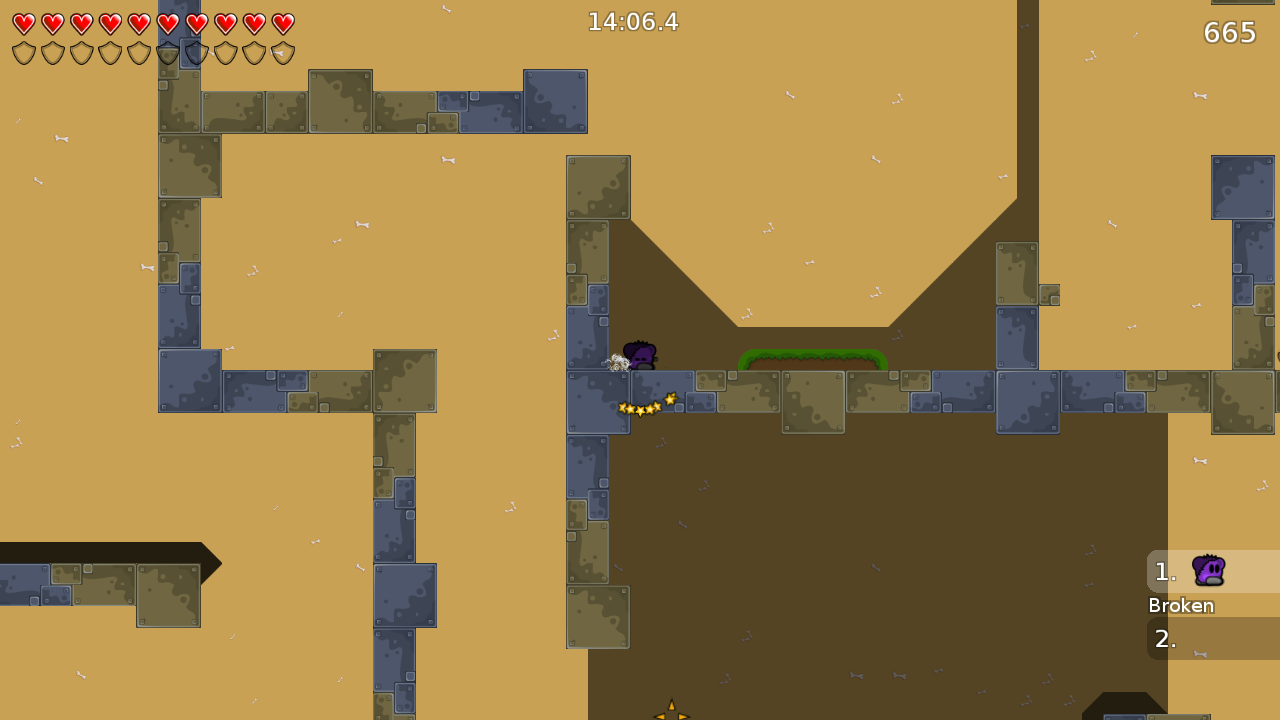
Task: Click the timer showing 14:06.4
Action: pos(634,21)
